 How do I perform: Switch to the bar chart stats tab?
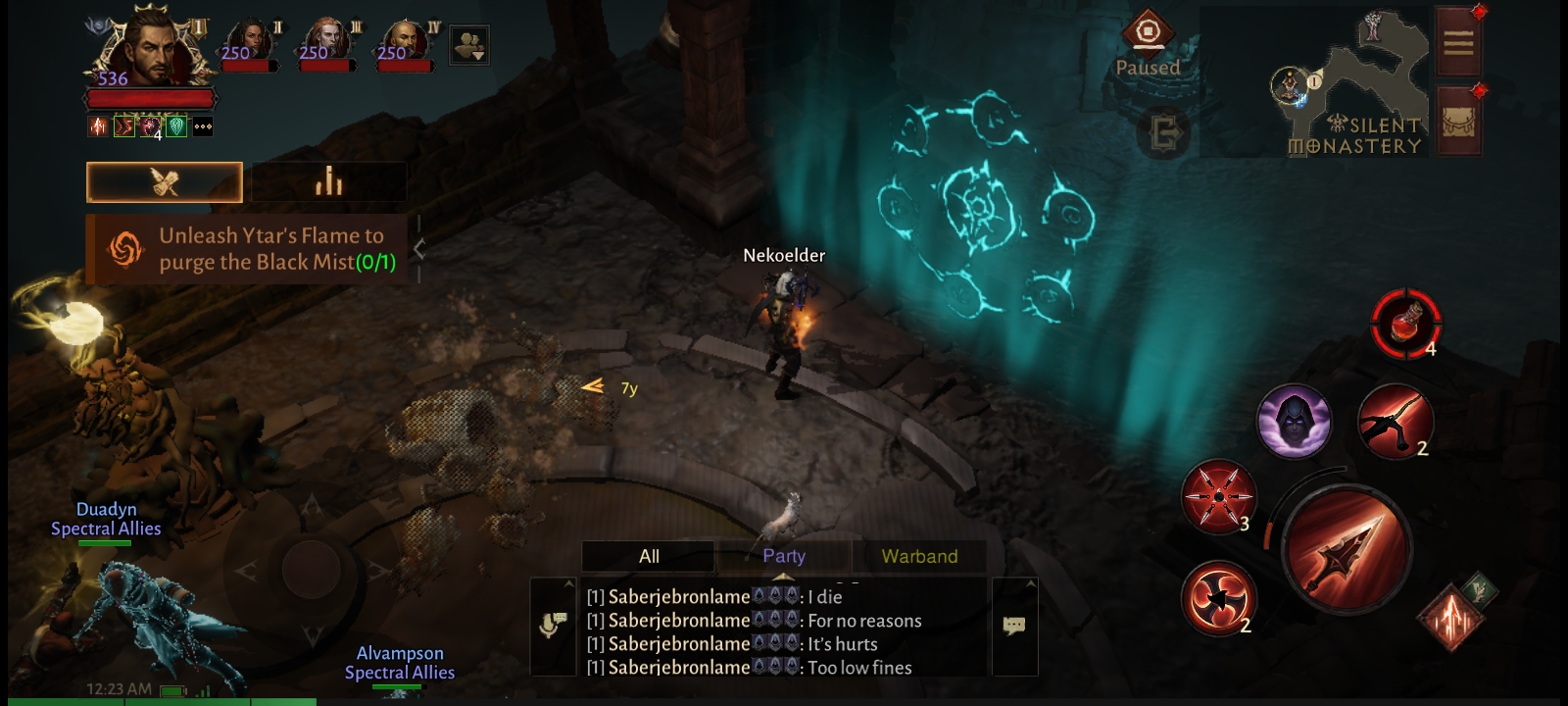point(328,182)
